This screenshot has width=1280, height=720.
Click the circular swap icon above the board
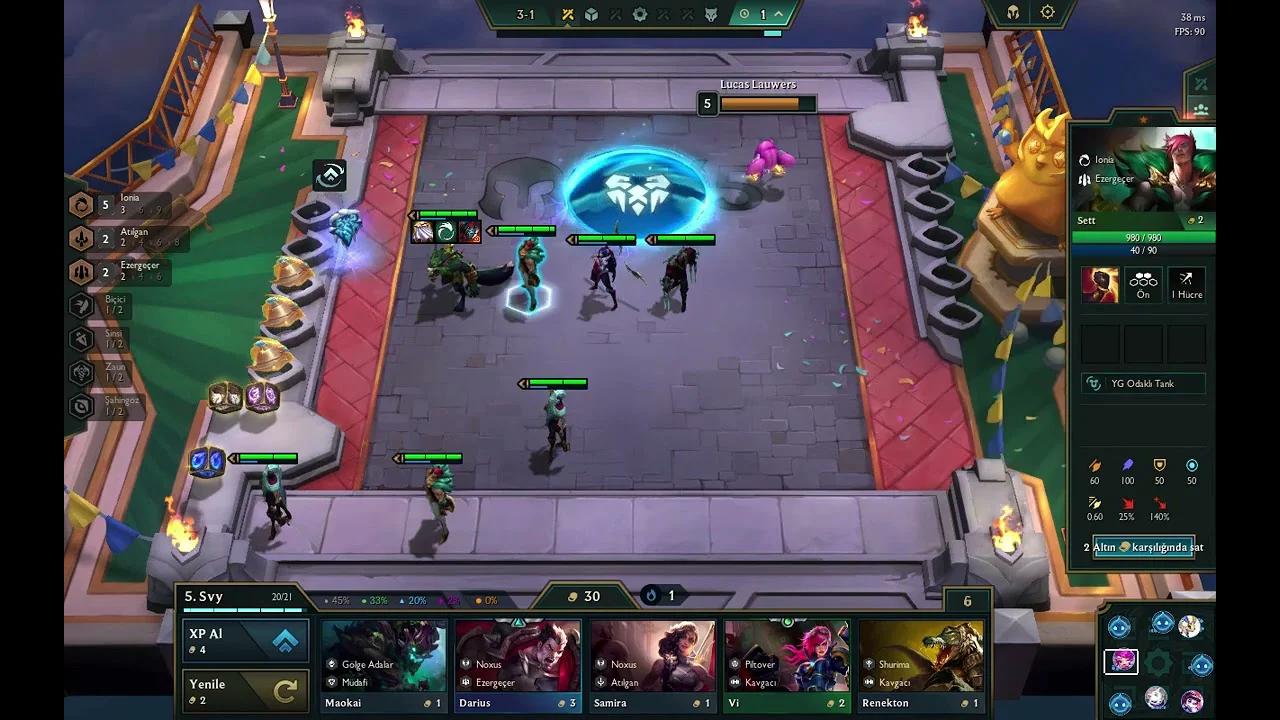330,176
